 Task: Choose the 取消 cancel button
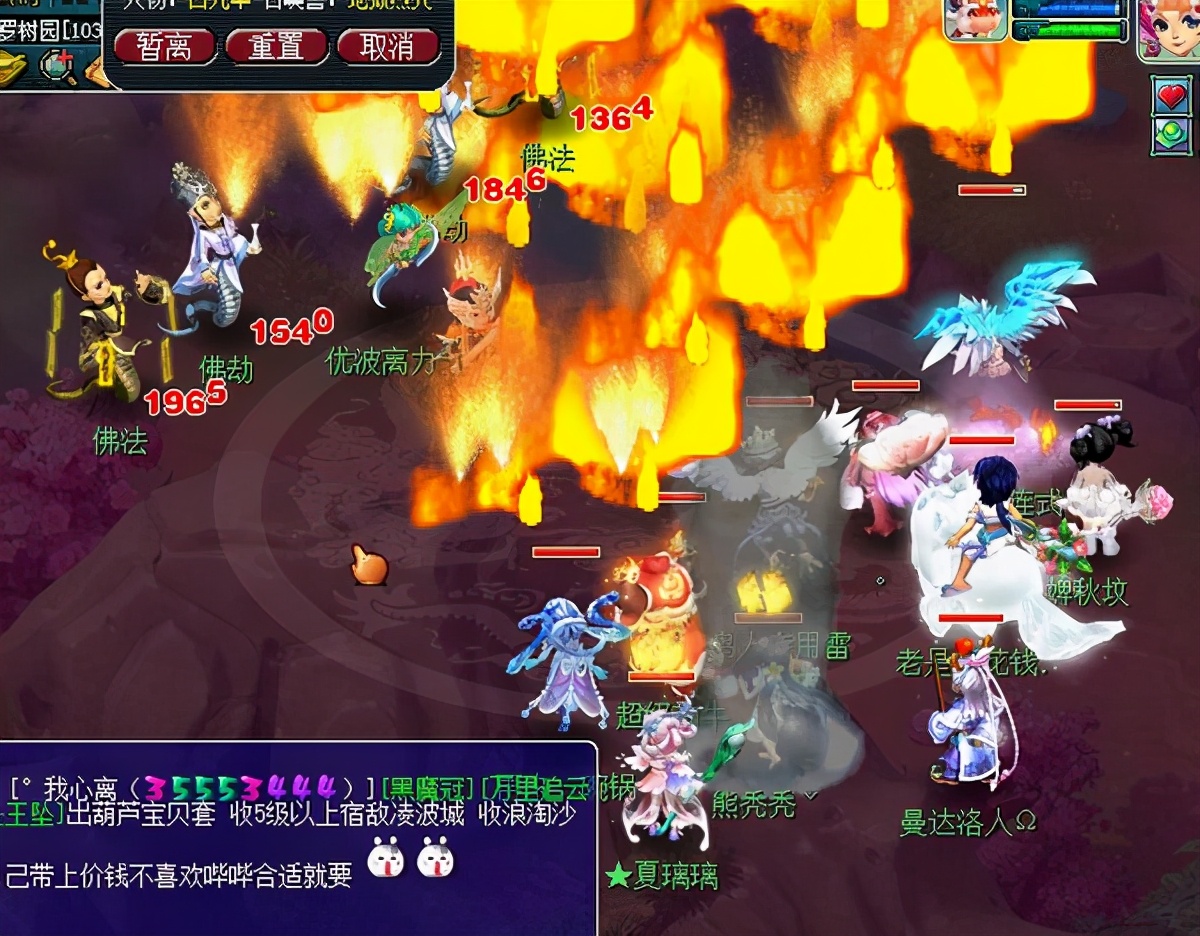coord(387,46)
